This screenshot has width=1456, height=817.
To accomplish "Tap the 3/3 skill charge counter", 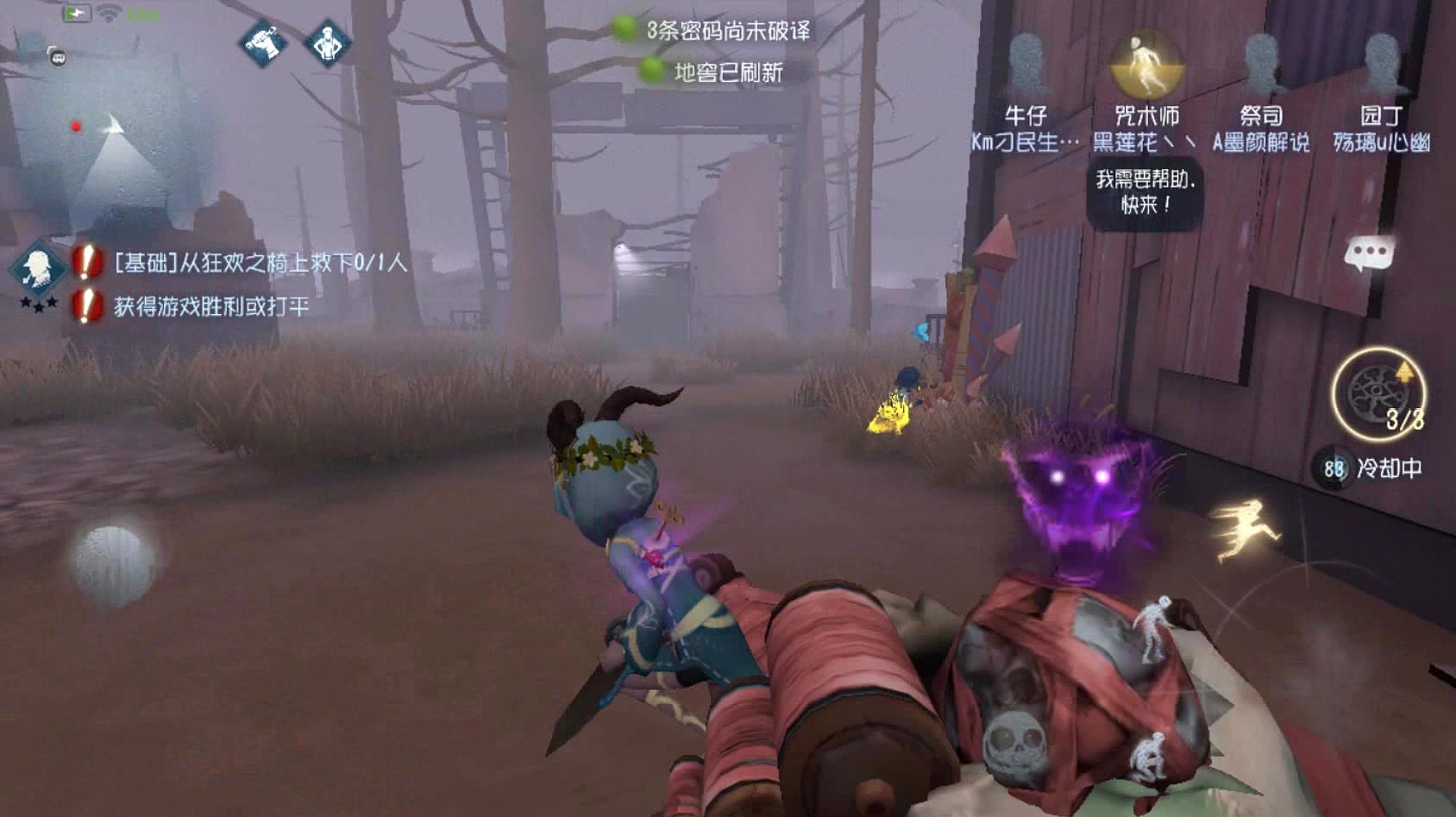I will 1406,419.
